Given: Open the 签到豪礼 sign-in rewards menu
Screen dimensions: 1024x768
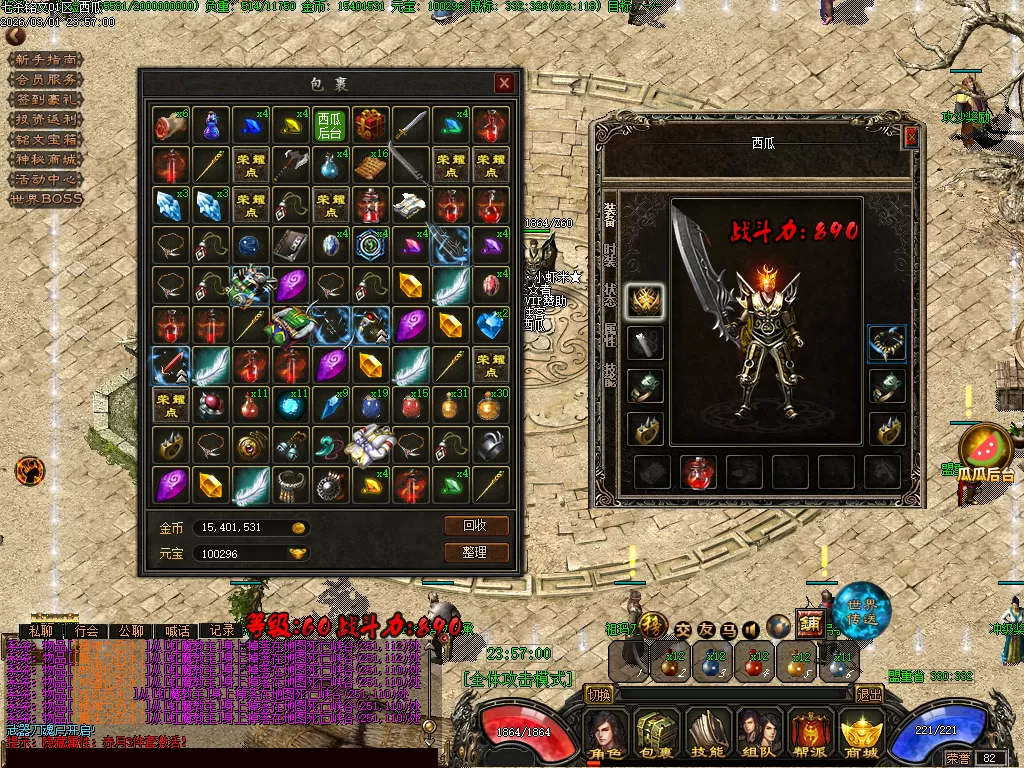Looking at the screenshot, I should pyautogui.click(x=46, y=100).
